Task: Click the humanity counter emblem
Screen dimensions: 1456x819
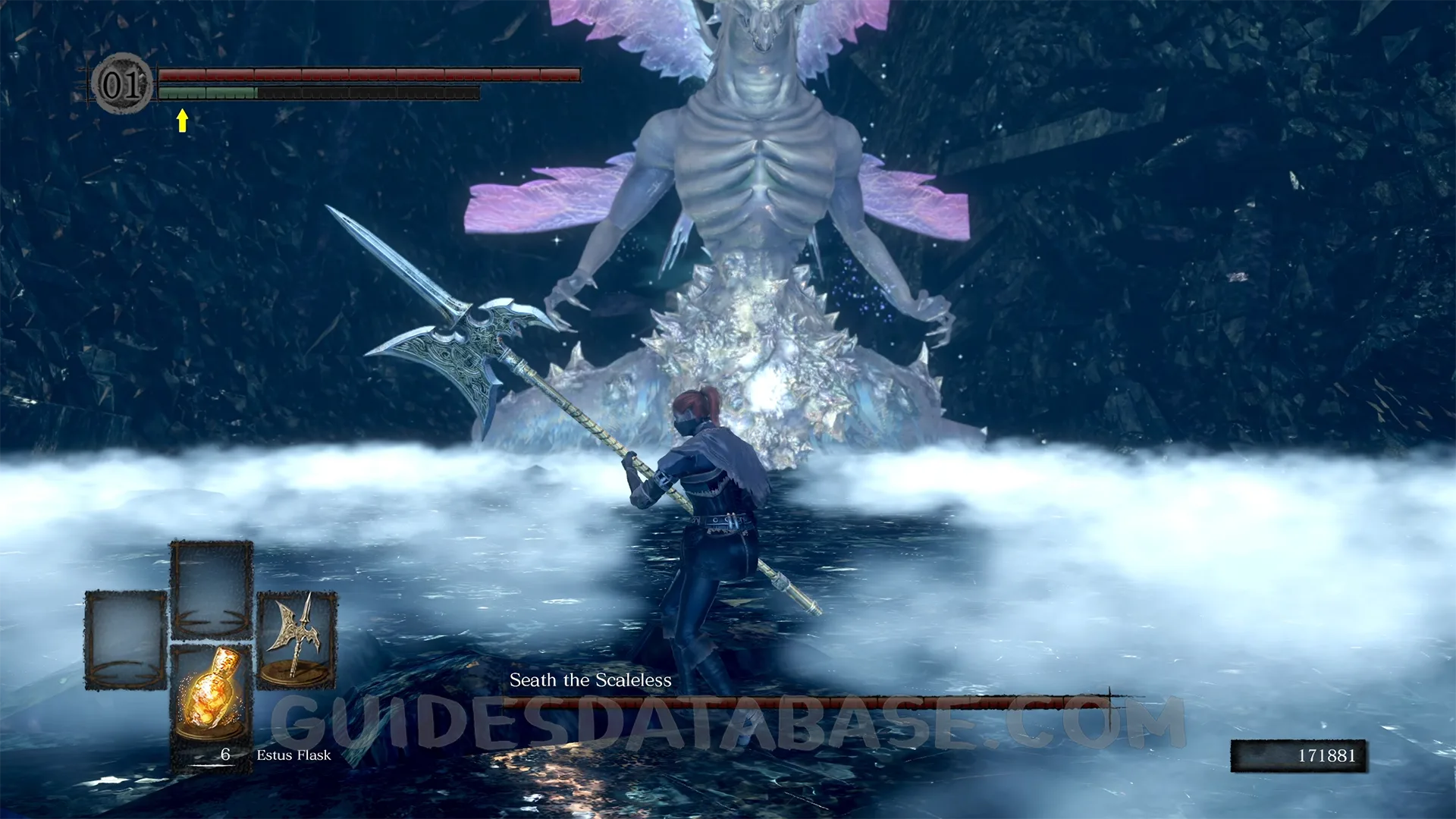Action: click(x=122, y=84)
